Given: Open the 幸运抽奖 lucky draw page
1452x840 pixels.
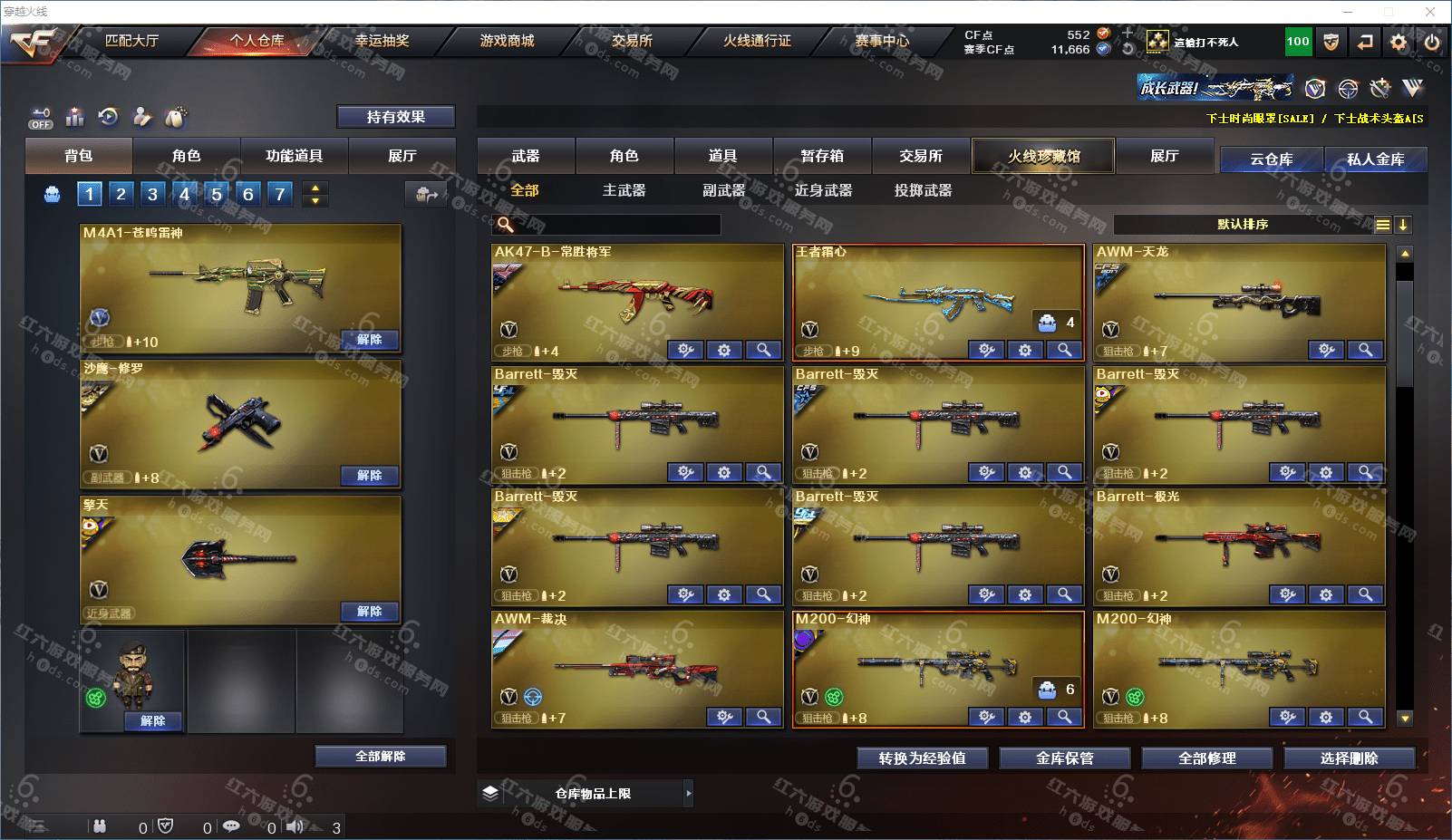Looking at the screenshot, I should pos(382,41).
